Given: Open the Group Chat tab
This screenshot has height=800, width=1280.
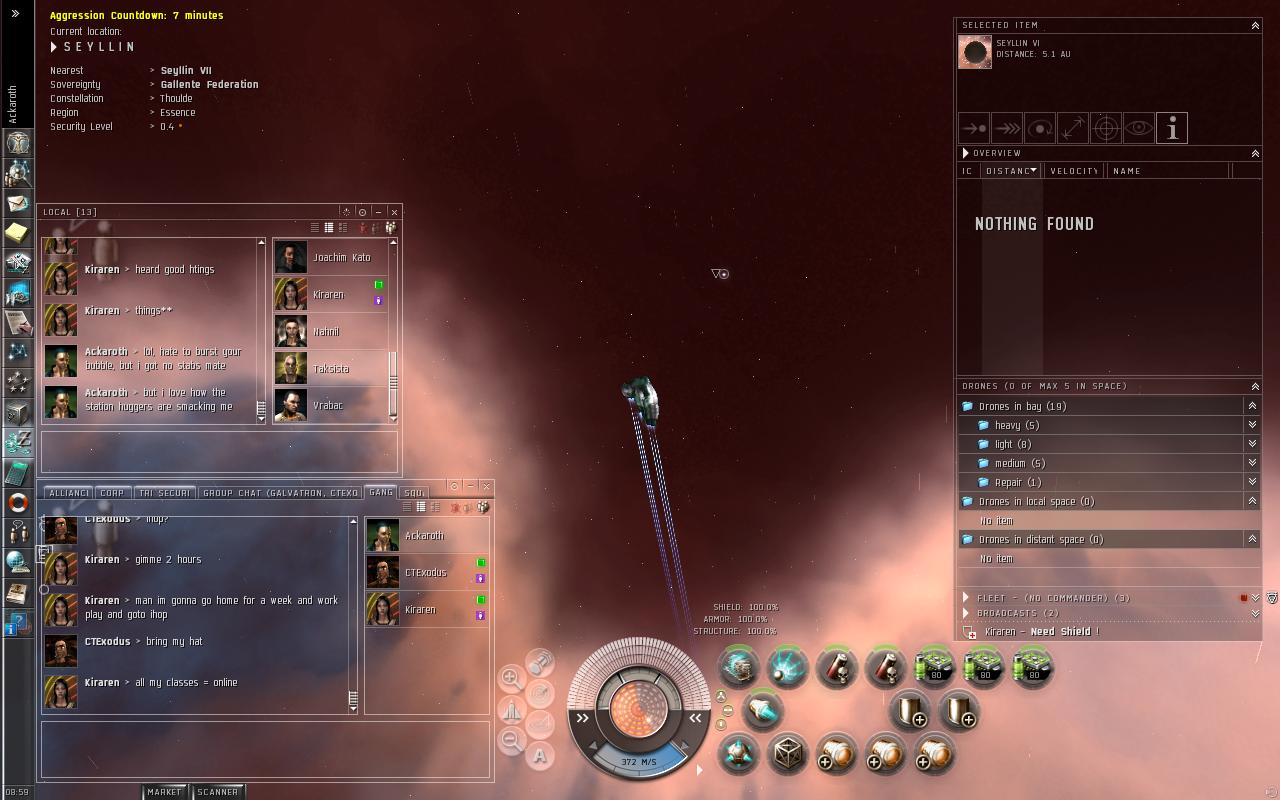Looking at the screenshot, I should pos(280,493).
